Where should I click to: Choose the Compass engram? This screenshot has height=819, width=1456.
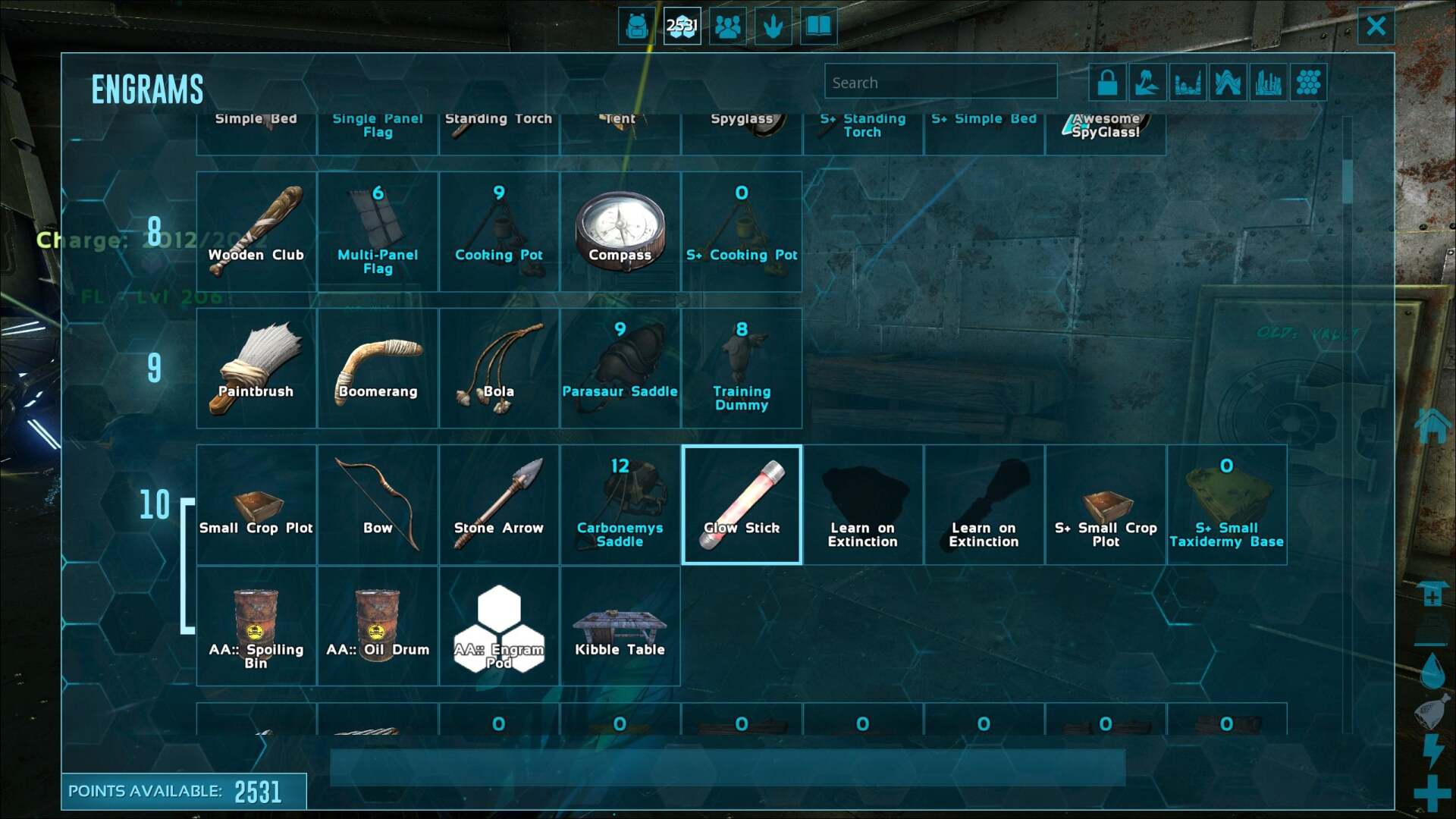(620, 231)
